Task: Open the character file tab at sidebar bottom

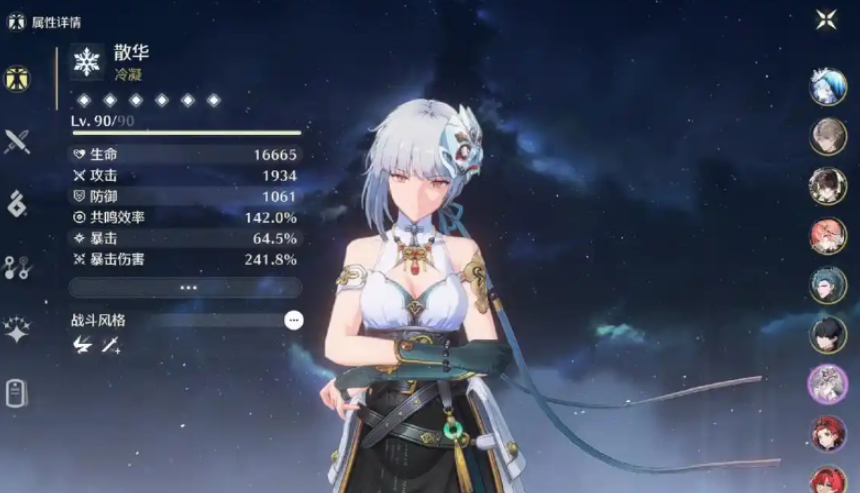Action: [17, 393]
